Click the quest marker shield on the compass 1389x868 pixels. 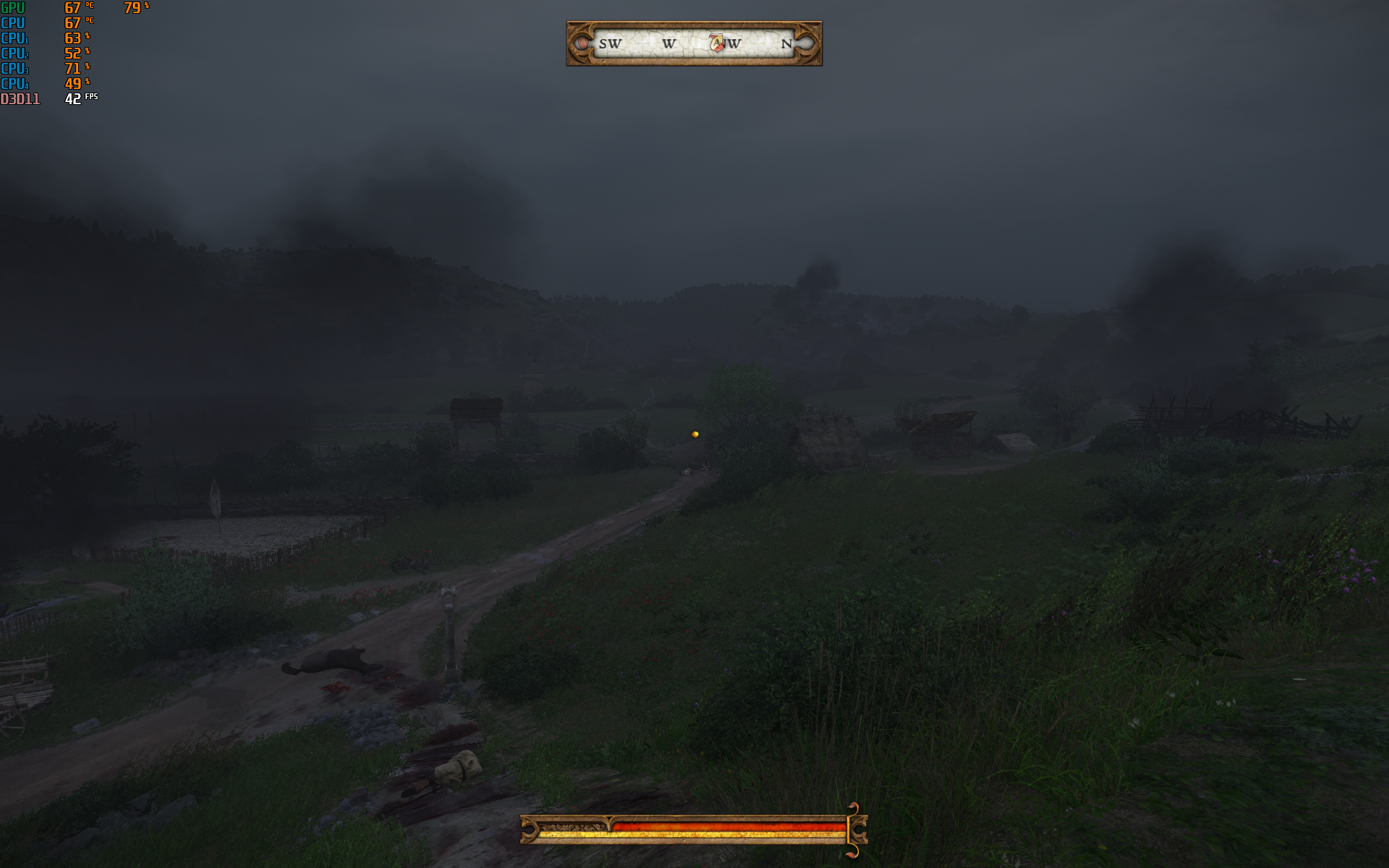point(716,43)
